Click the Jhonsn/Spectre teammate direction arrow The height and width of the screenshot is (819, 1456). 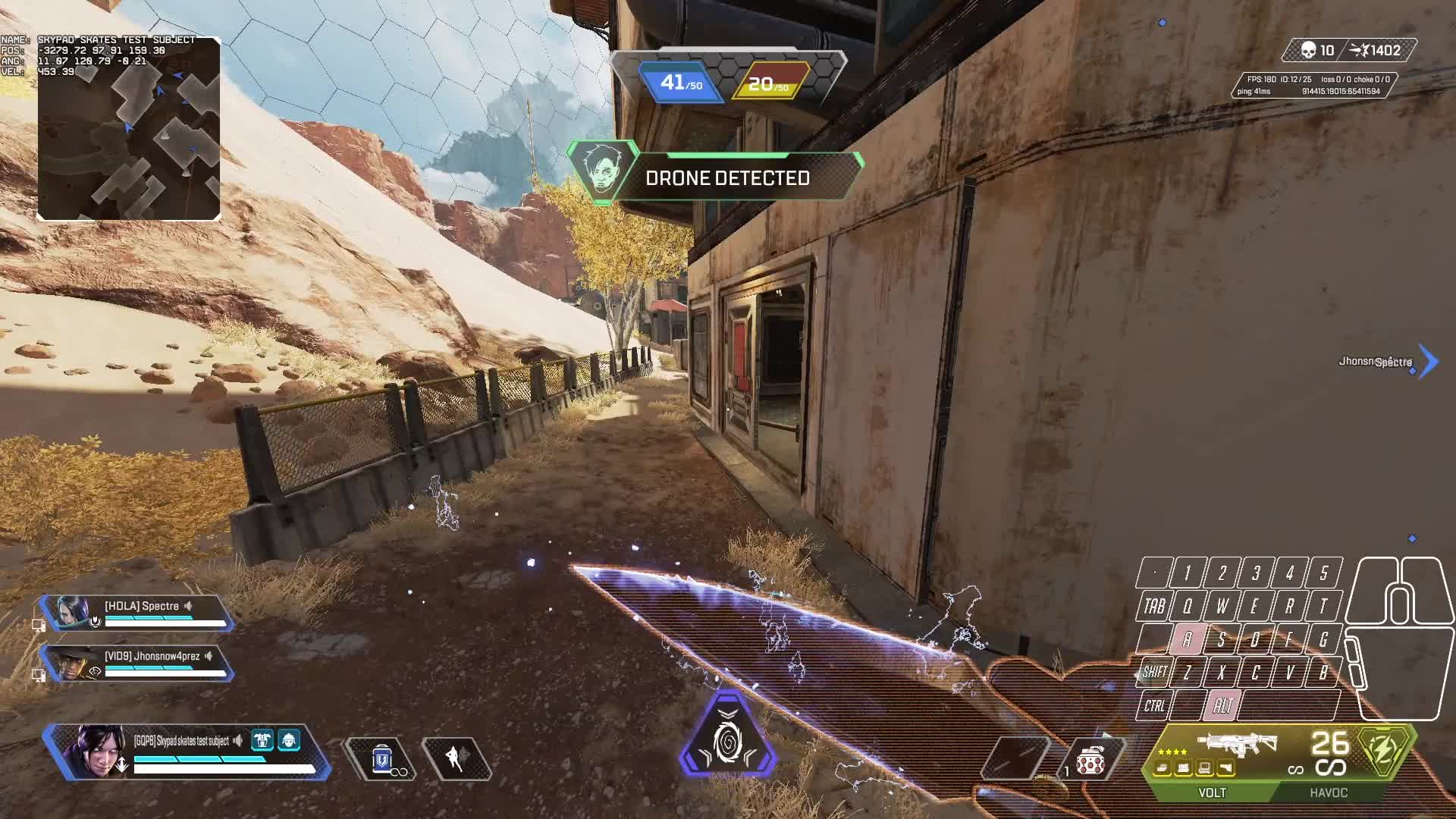coord(1427,362)
